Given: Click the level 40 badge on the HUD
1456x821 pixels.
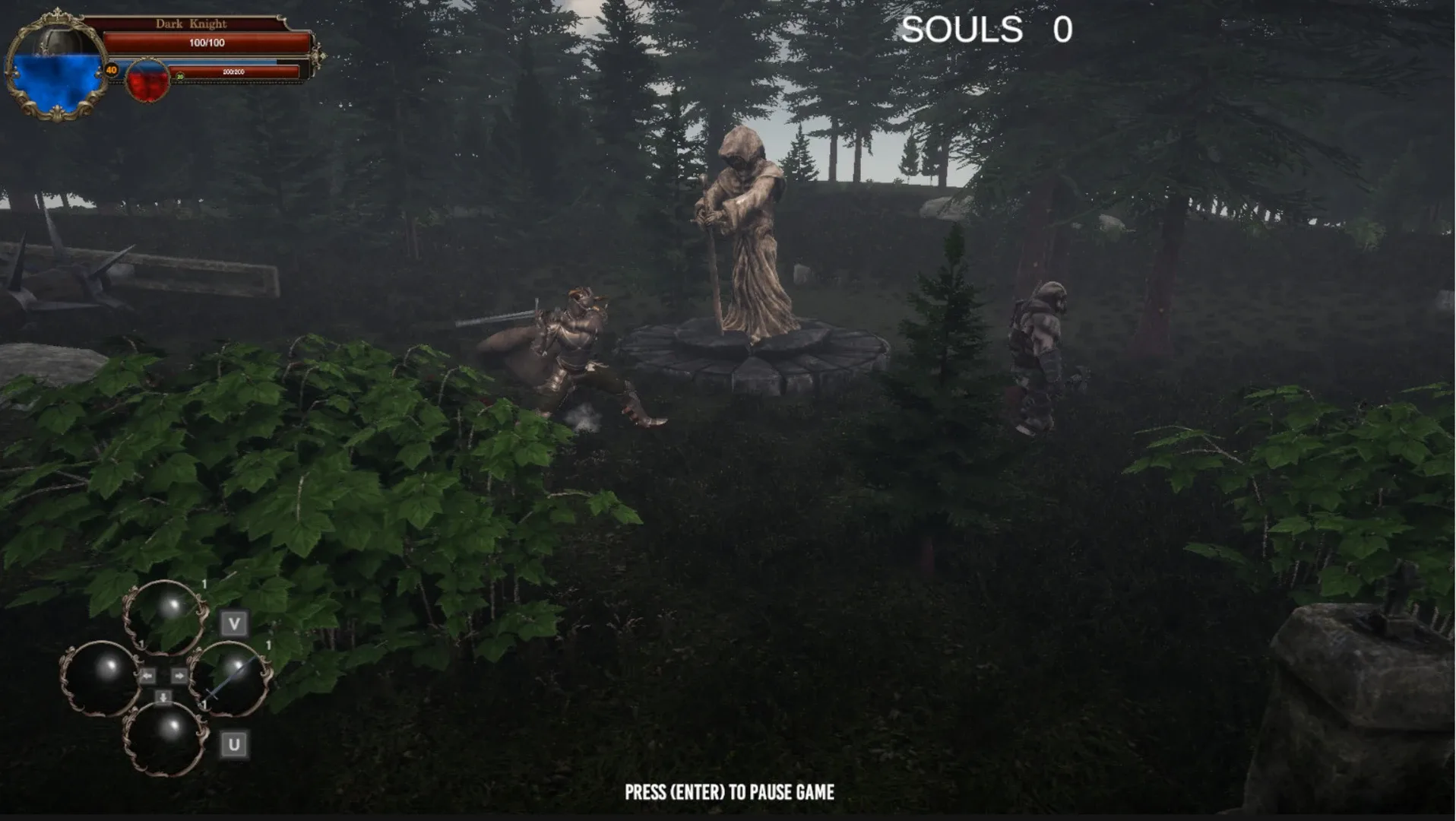Looking at the screenshot, I should coord(112,70).
